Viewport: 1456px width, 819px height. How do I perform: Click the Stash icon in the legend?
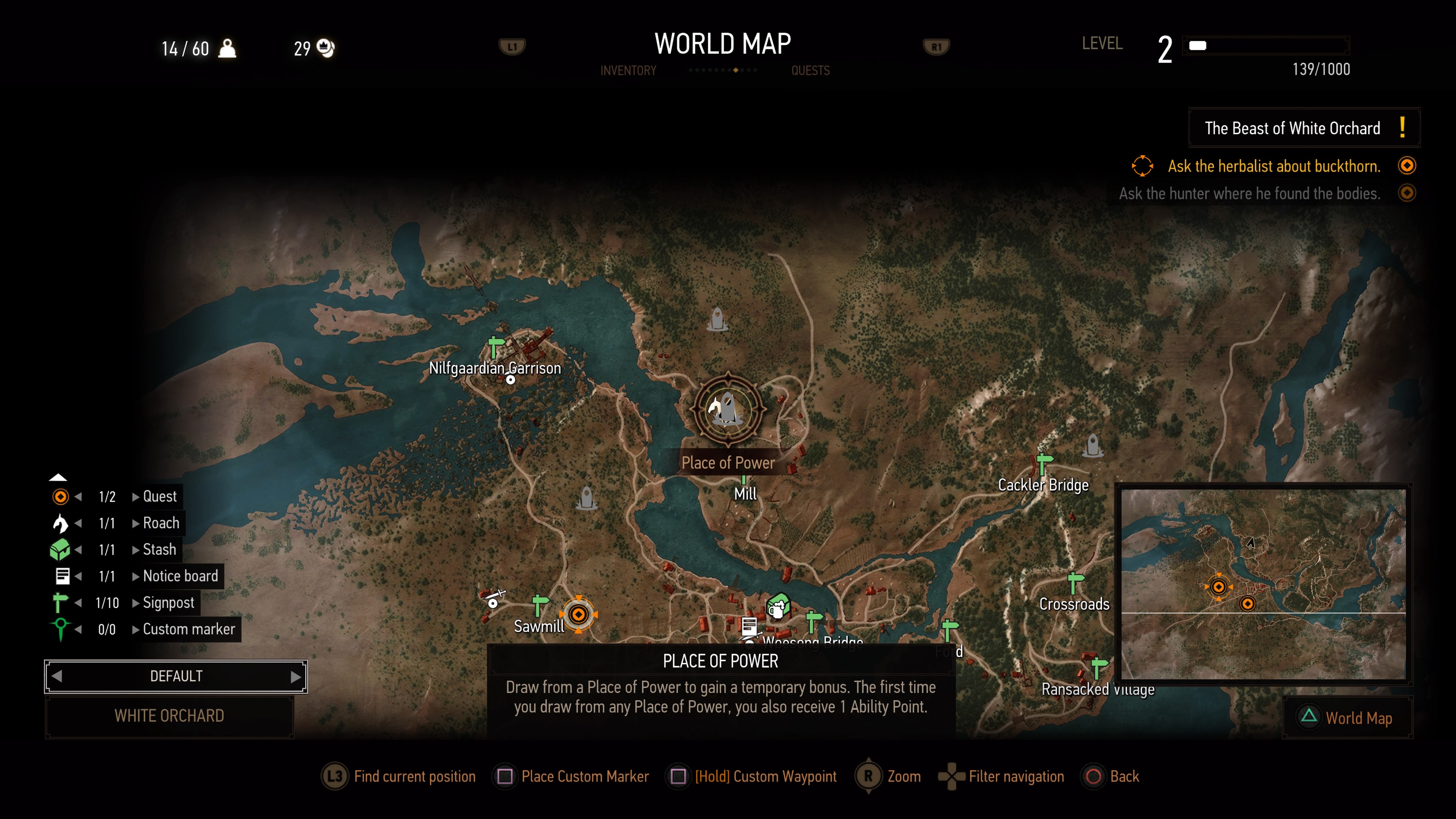coord(61,549)
